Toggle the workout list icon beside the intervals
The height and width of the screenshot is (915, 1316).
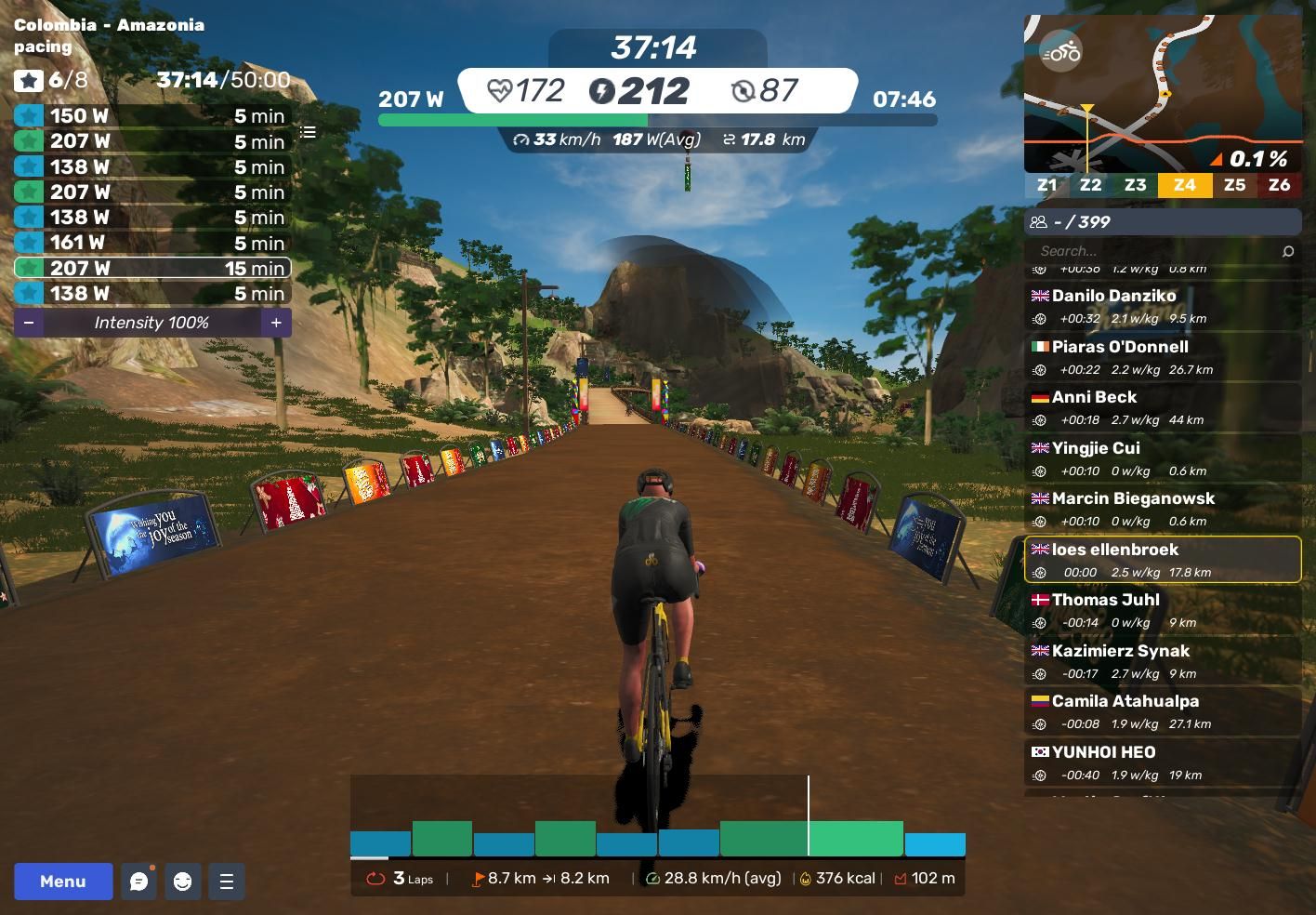308,132
